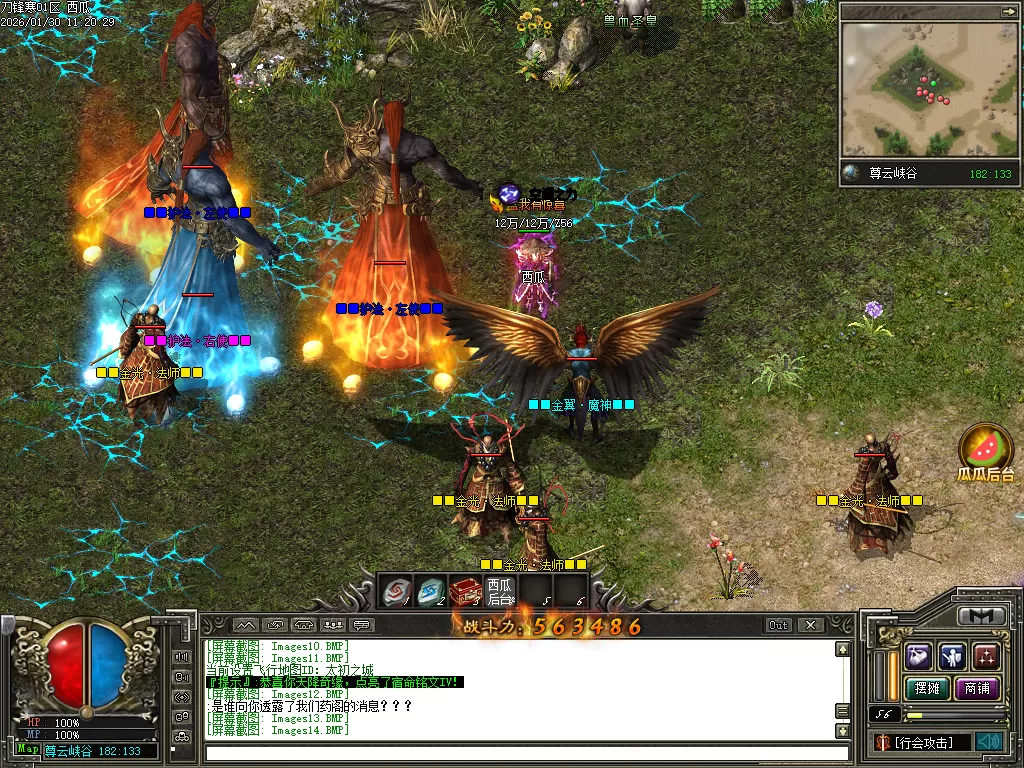
Task: Click the chat text input field
Action: 520,752
